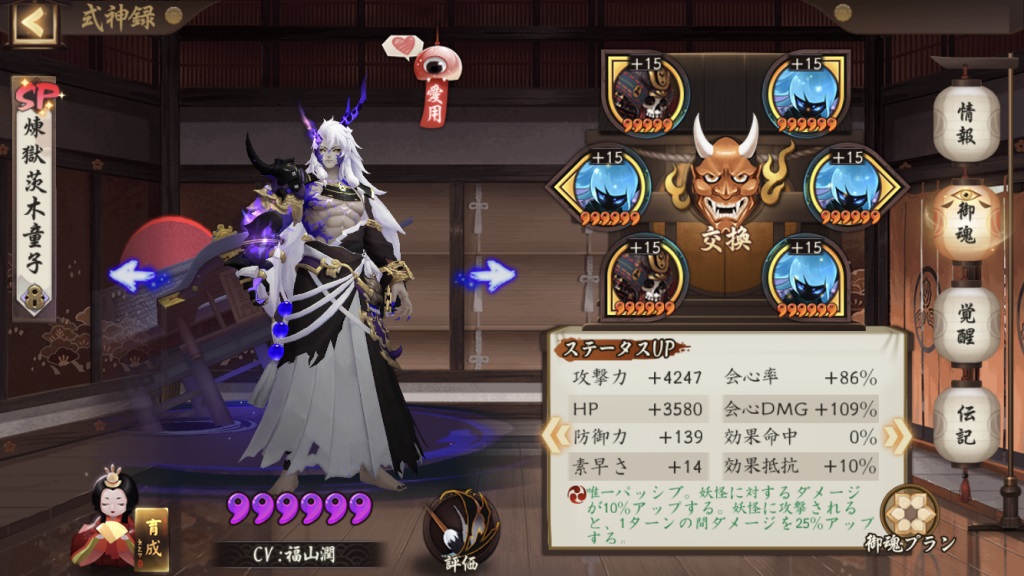Select the 伝記 lantern tab
Viewport: 1024px width, 576px height.
(966, 423)
